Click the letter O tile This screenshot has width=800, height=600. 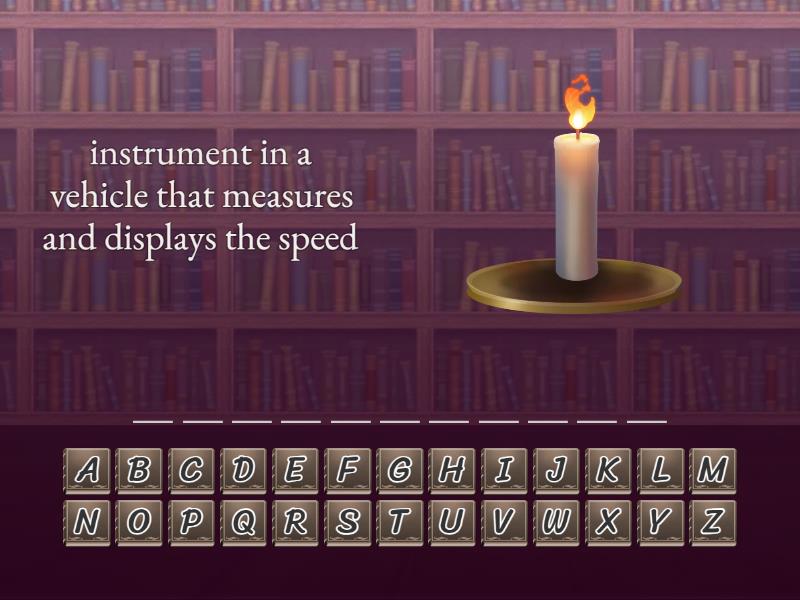point(139,522)
